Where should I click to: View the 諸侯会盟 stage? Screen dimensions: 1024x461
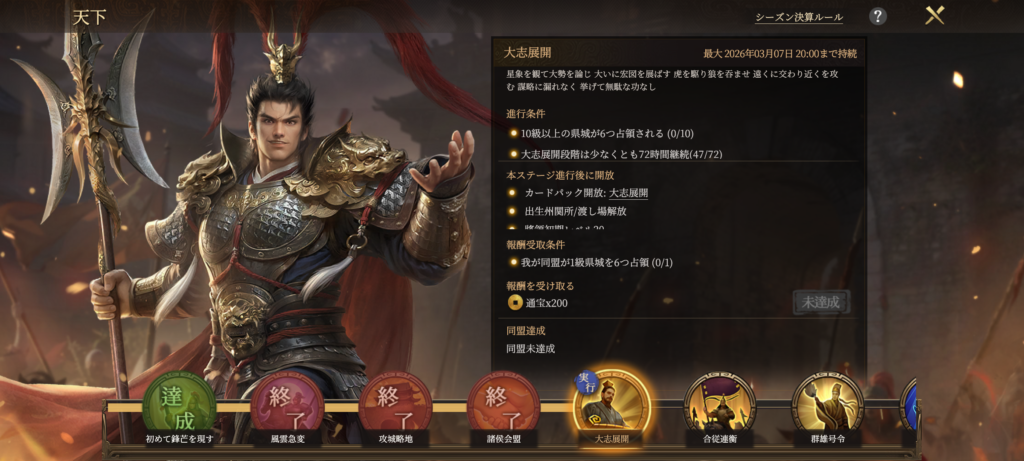coord(503,406)
